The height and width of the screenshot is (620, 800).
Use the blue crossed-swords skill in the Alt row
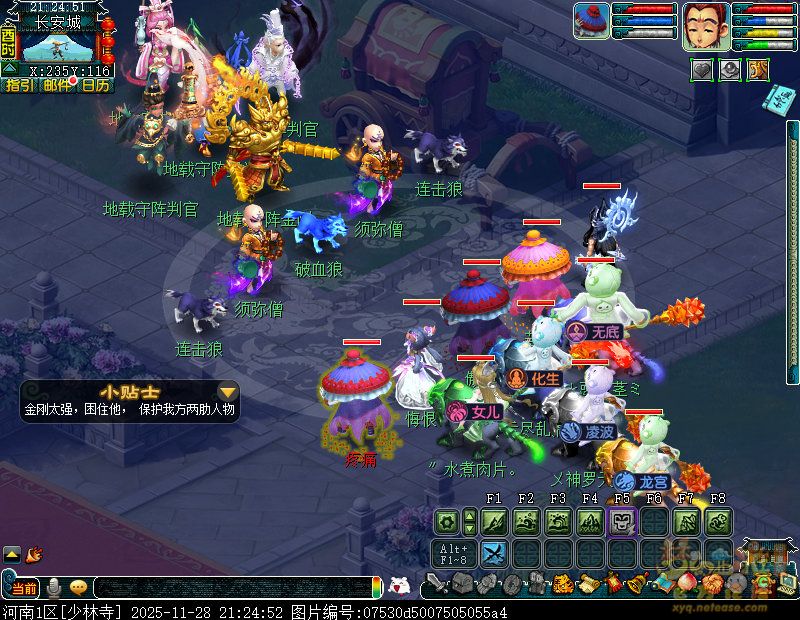pyautogui.click(x=494, y=553)
